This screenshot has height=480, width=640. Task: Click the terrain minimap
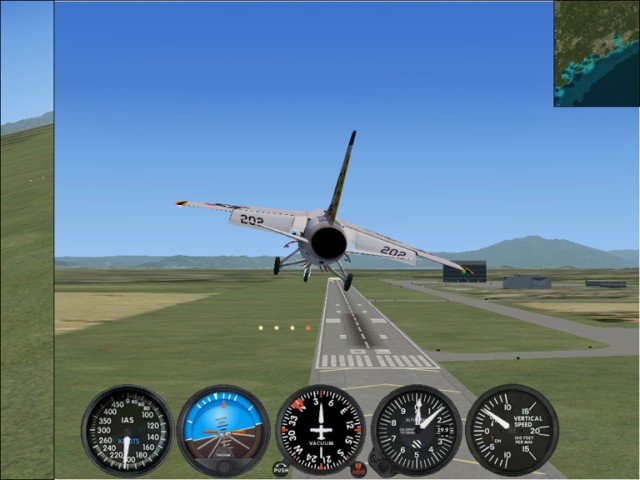pos(597,53)
